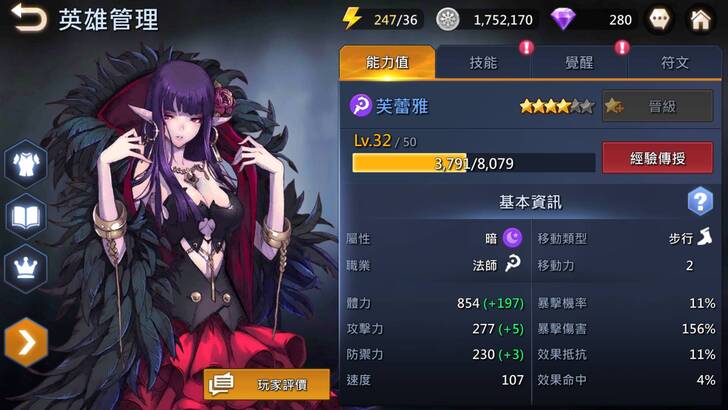Open the book hexagon icon

click(x=26, y=215)
